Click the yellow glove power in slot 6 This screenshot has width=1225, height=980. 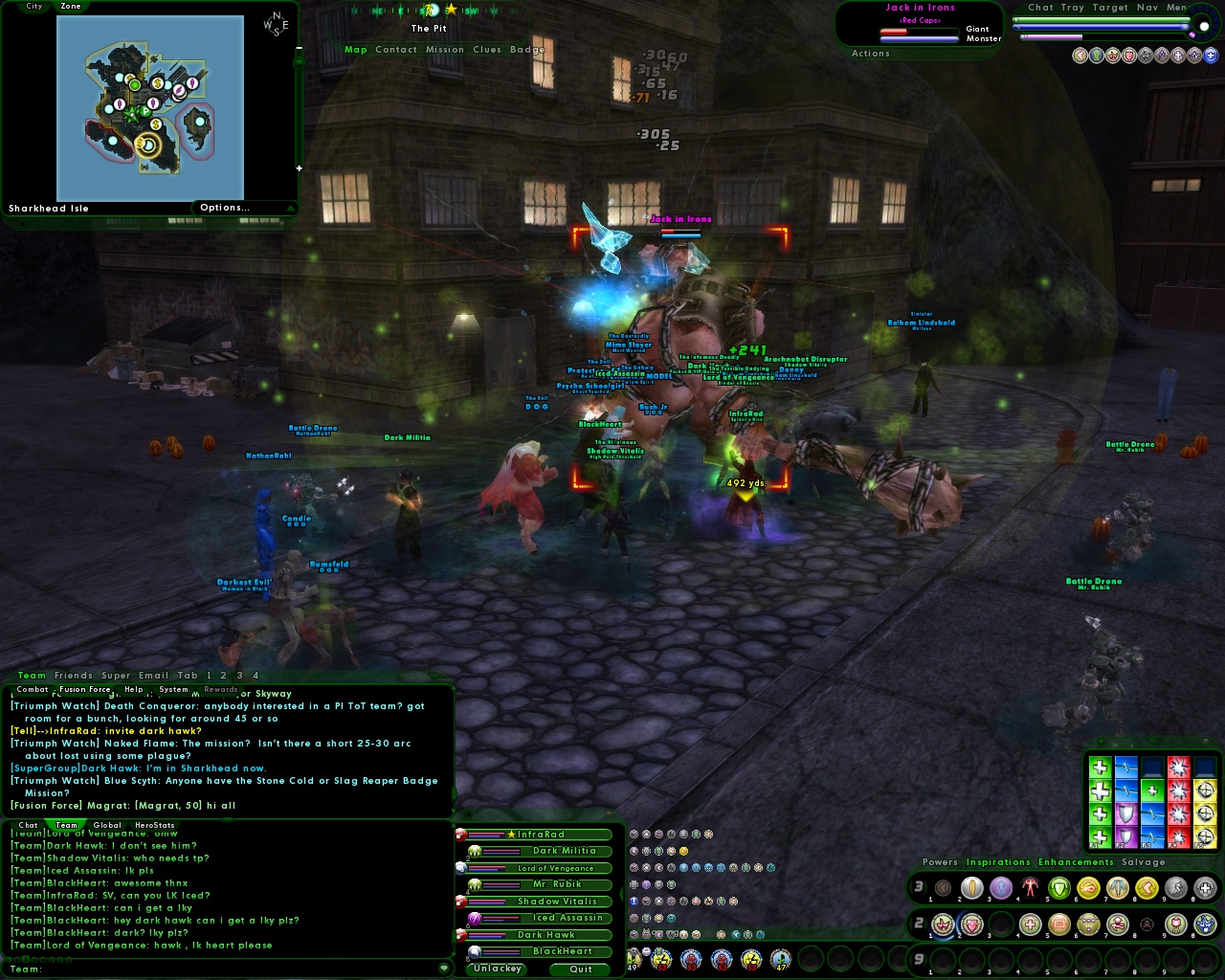[1089, 888]
